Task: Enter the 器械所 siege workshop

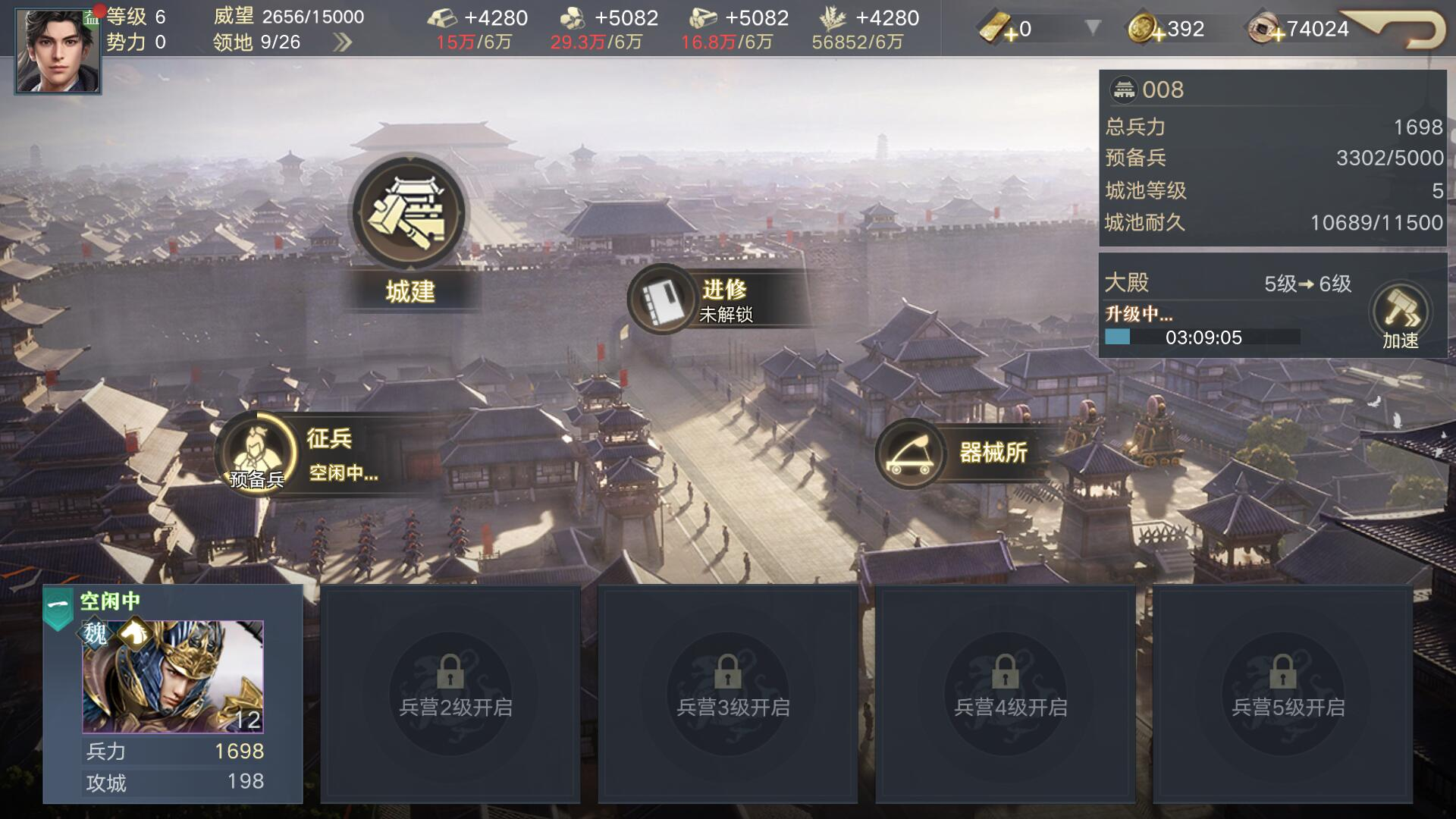Action: pyautogui.click(x=910, y=453)
